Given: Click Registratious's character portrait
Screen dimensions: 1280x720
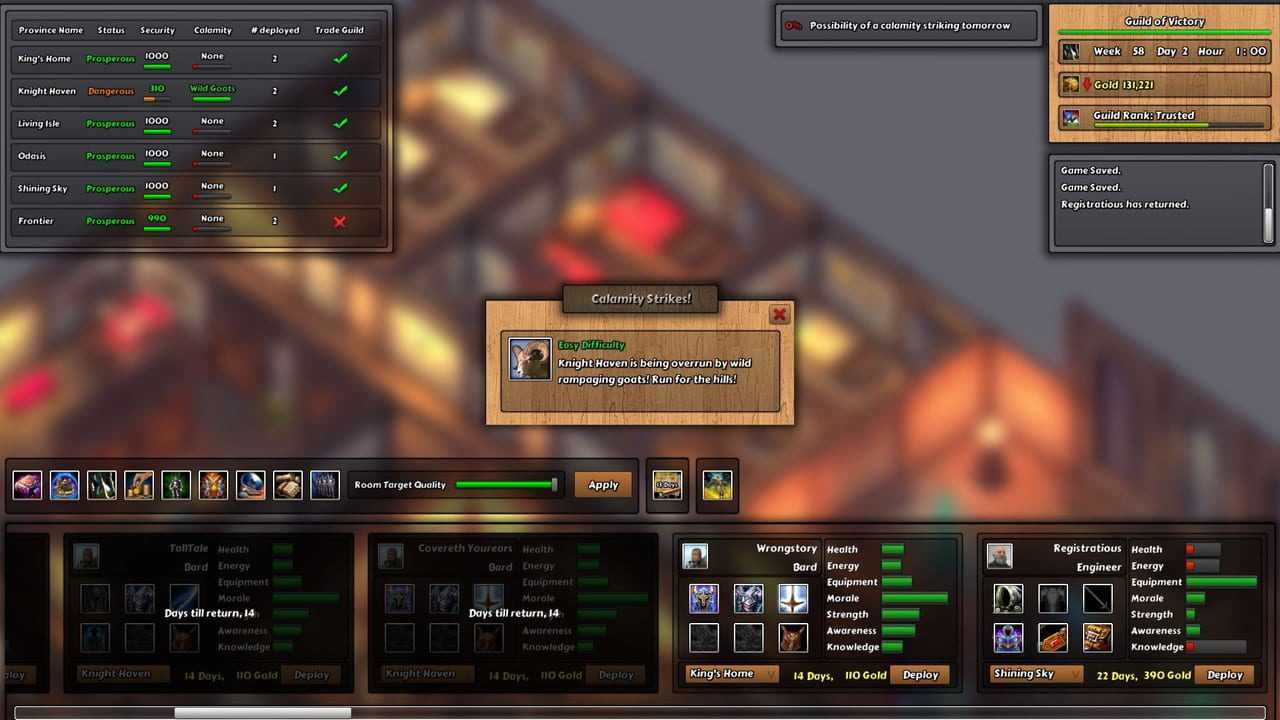Looking at the screenshot, I should (x=999, y=556).
